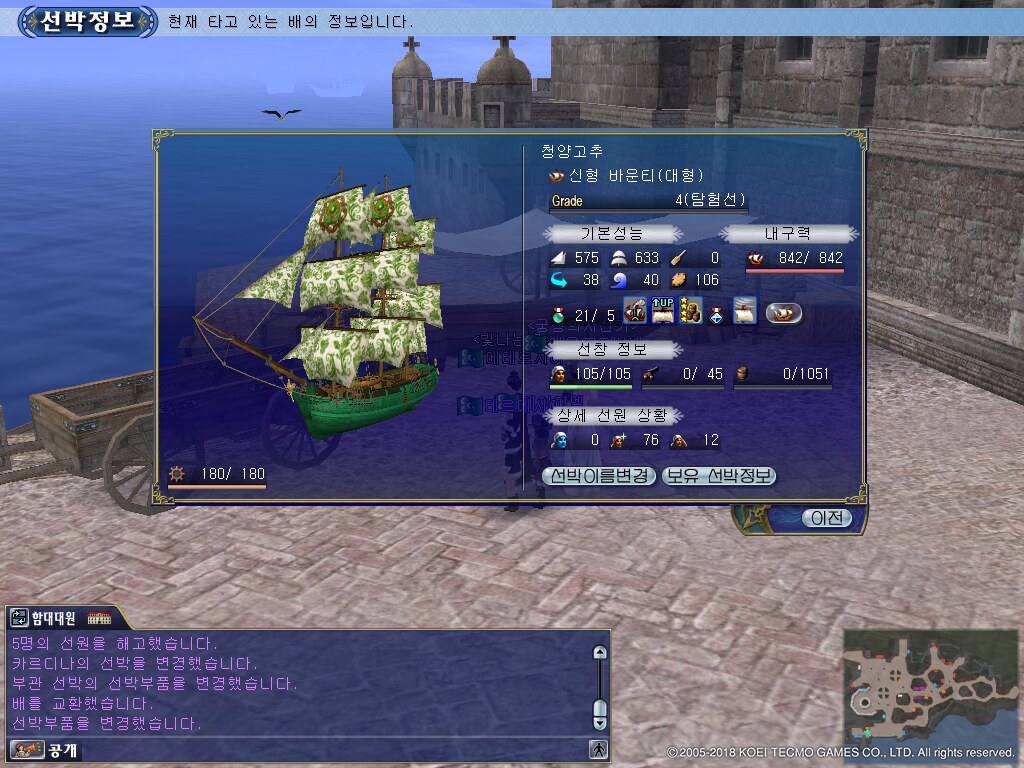Click the building icon on the chat tab

100,618
